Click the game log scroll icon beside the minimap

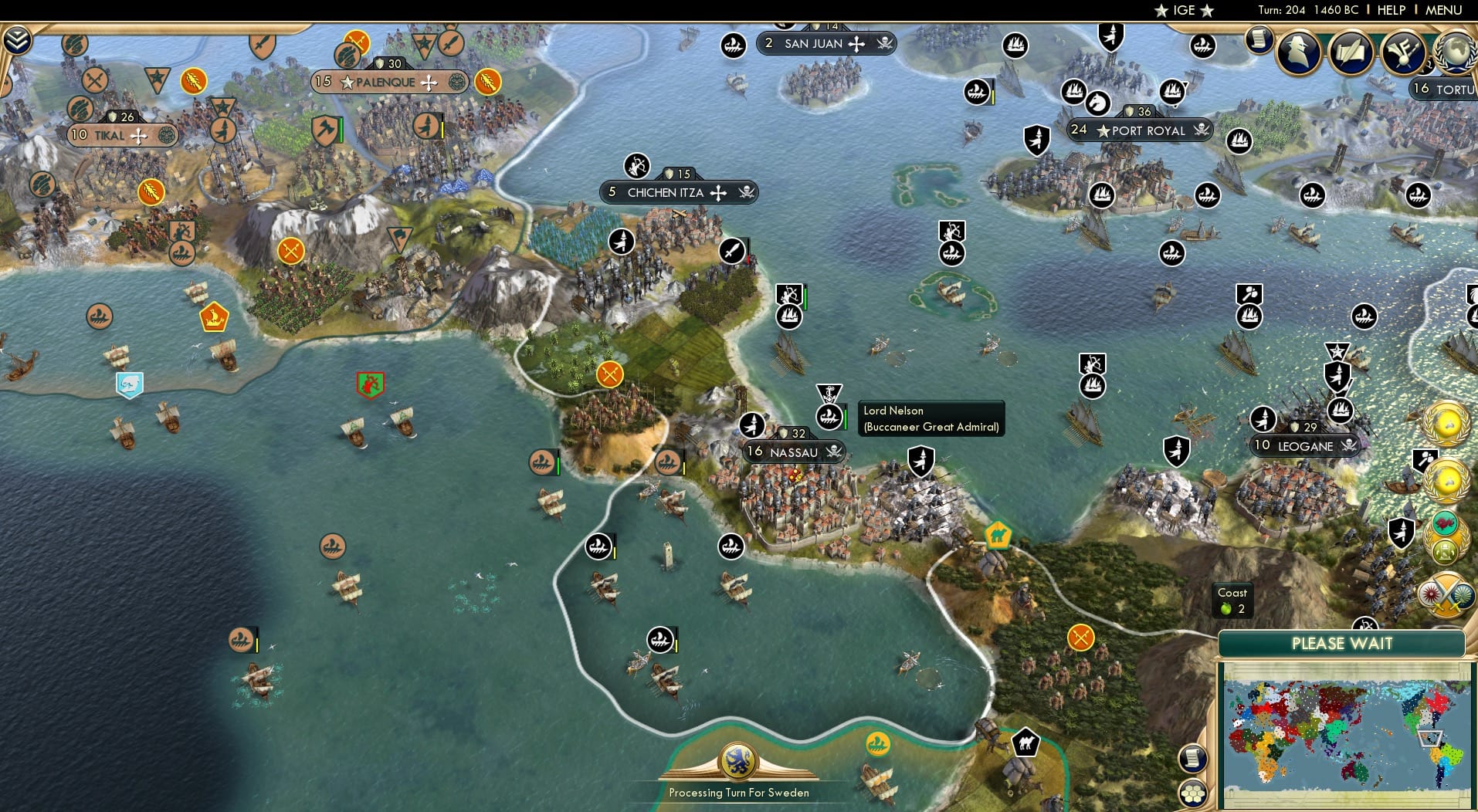tap(1192, 759)
